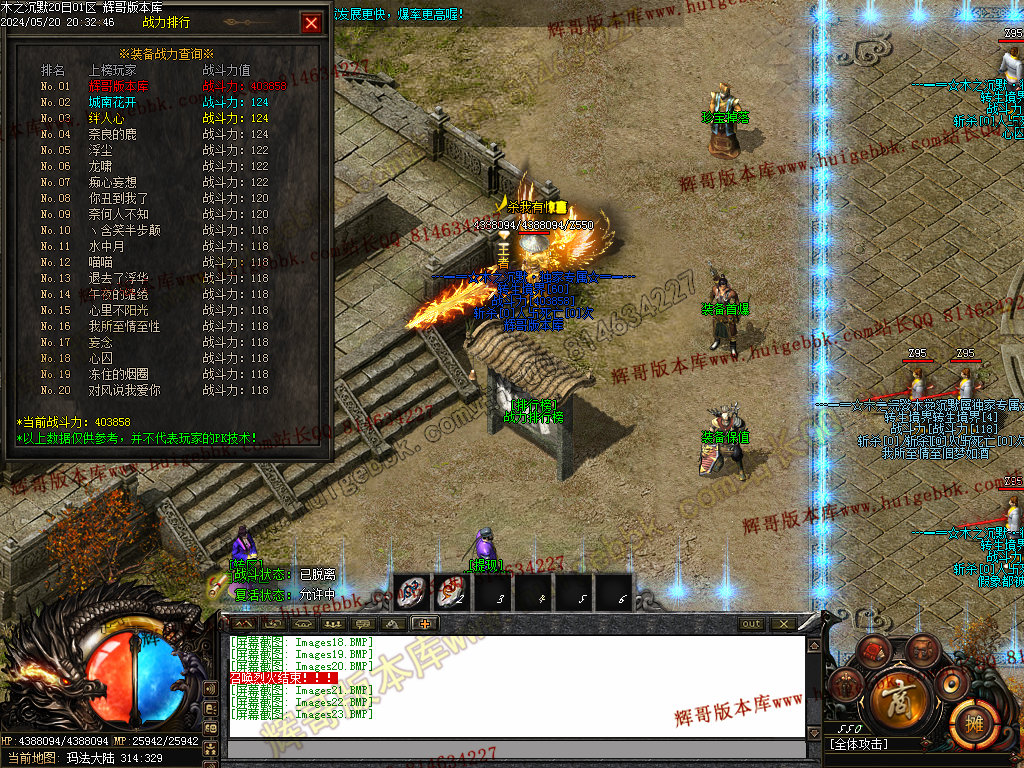Toggle the highlighted plus chat channel button
1024x768 pixels.
(x=424, y=624)
